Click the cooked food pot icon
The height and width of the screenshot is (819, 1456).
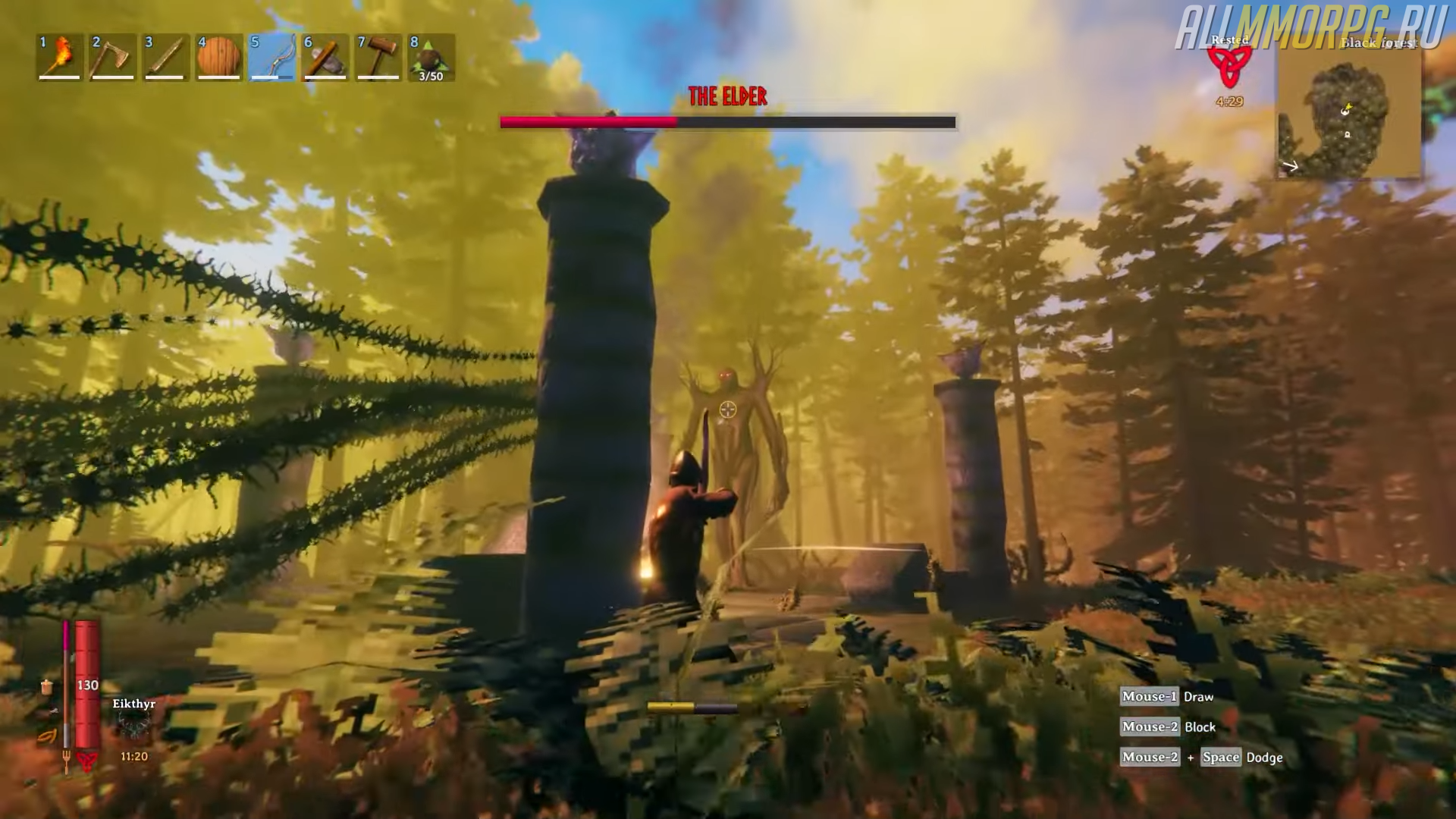tap(47, 687)
